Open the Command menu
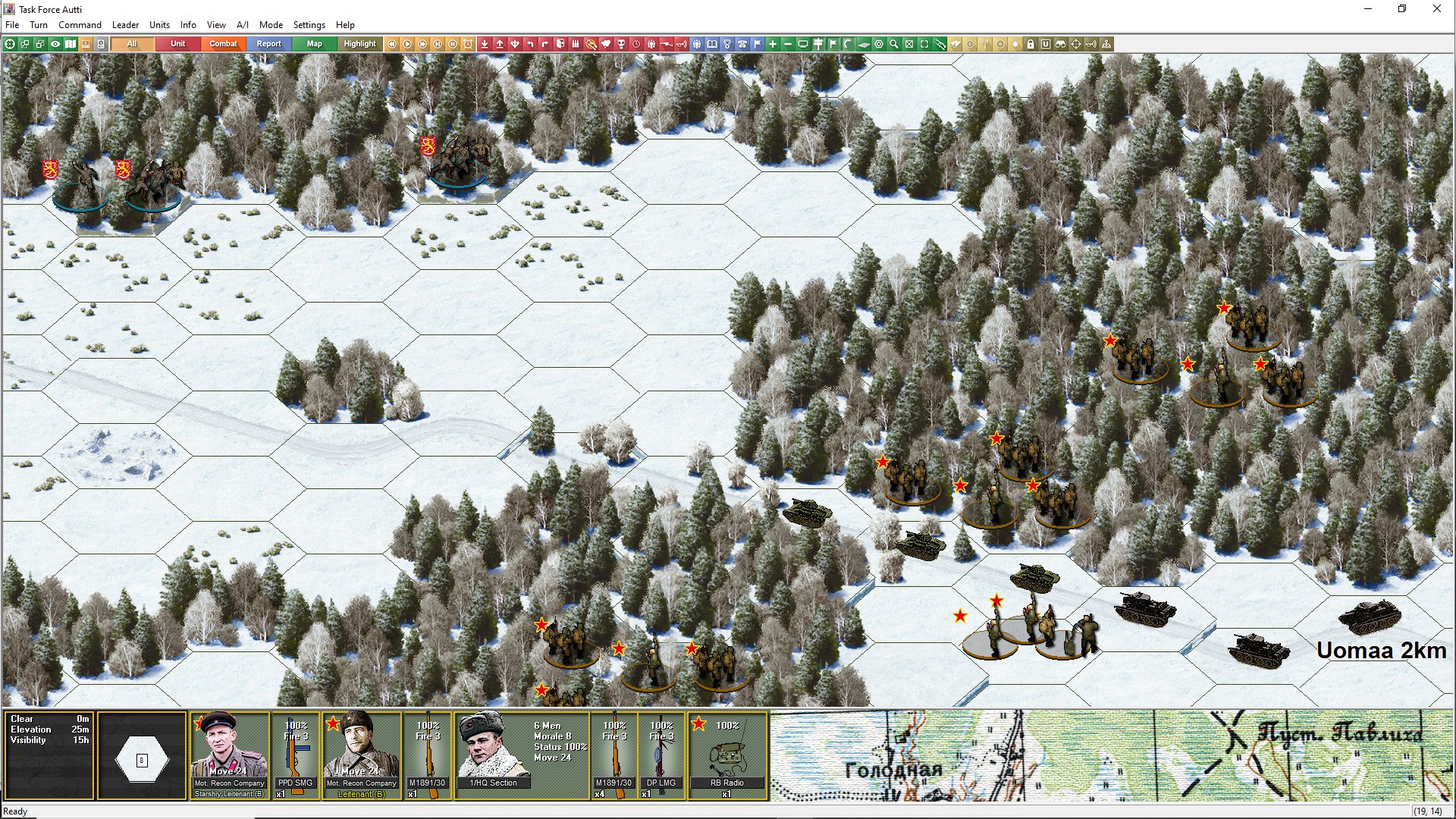 [80, 25]
